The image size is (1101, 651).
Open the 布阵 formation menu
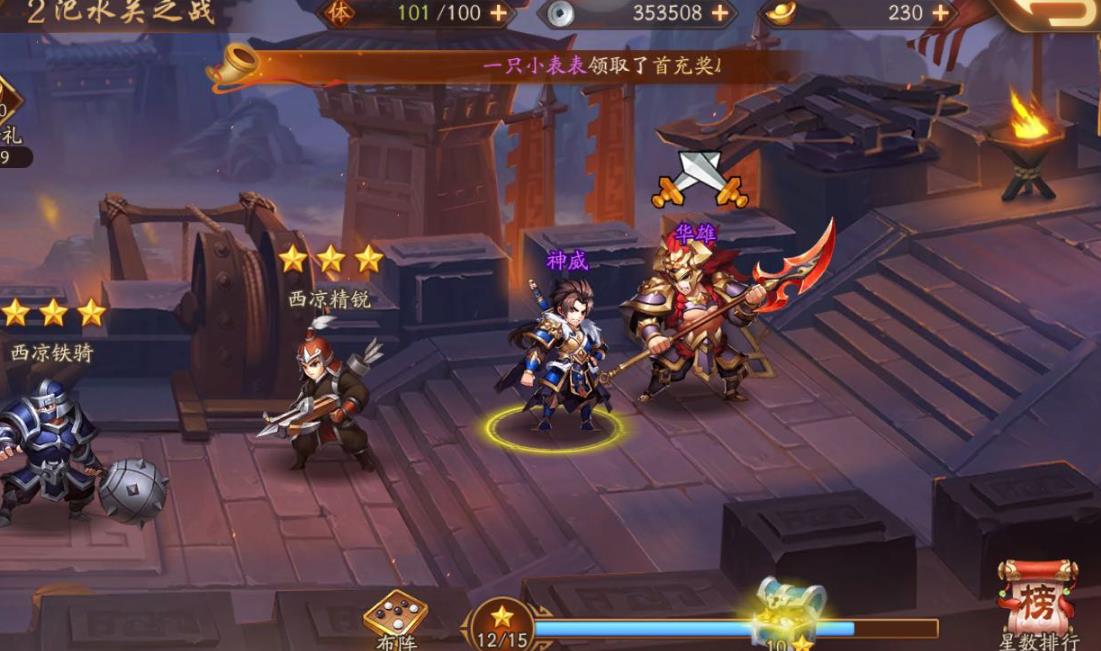[395, 620]
